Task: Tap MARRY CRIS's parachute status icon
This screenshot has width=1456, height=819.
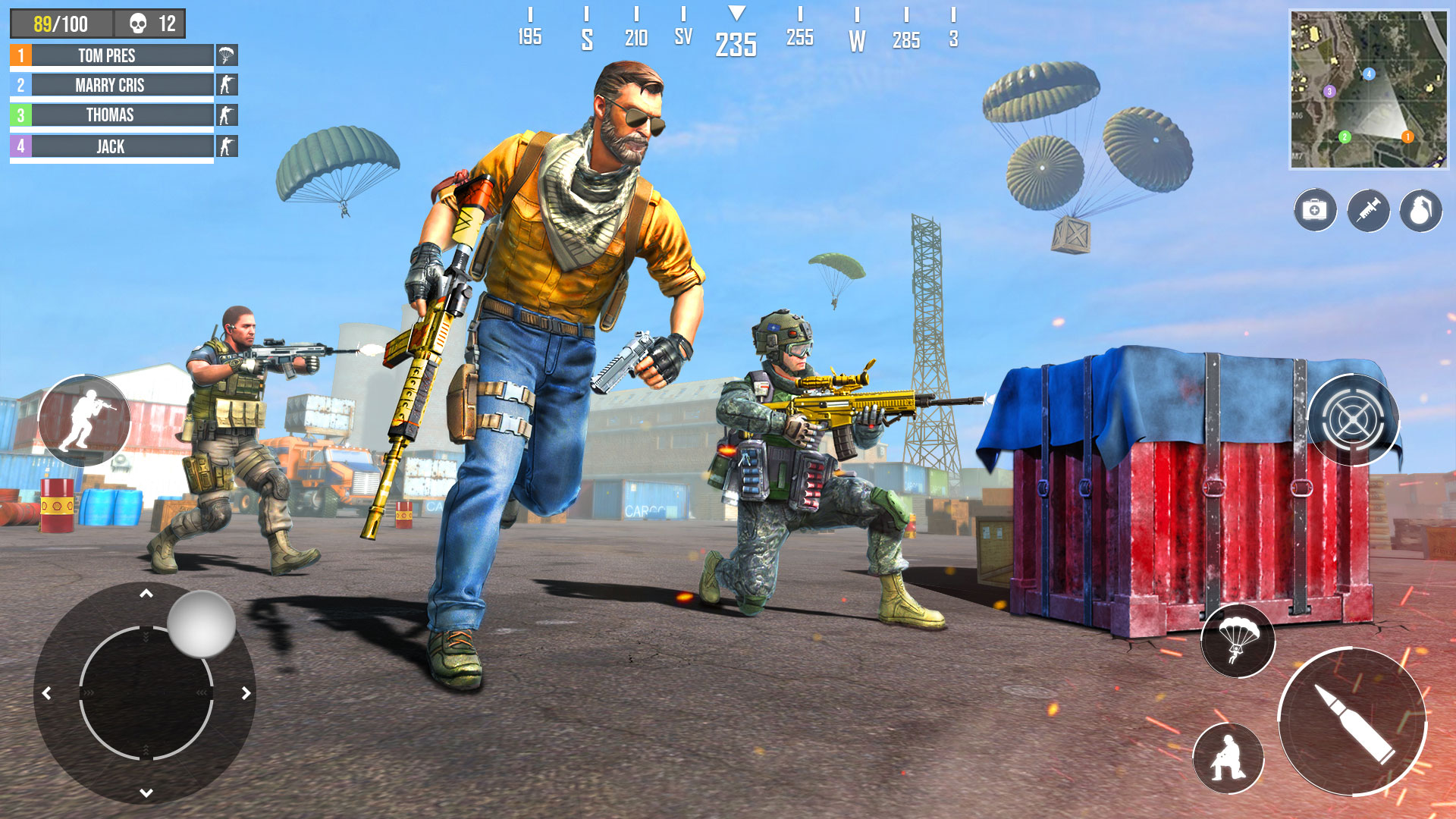Action: pos(225,85)
